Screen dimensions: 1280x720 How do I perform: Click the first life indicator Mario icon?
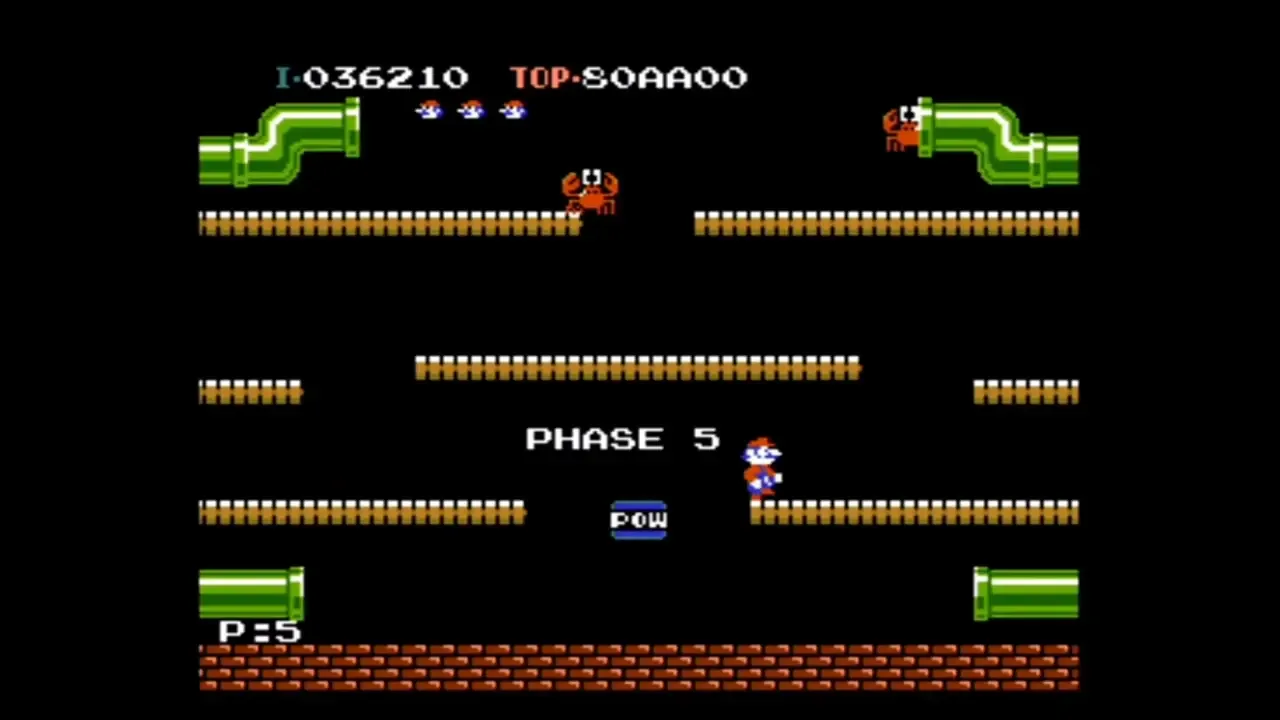(428, 110)
